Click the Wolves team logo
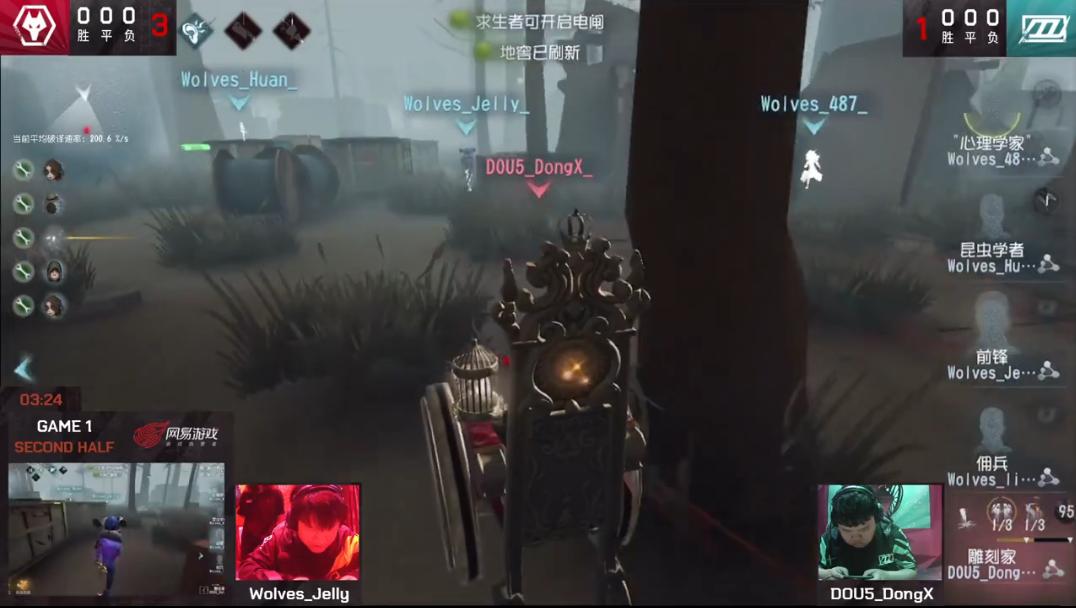Viewport: 1076px width, 608px height. click(x=34, y=26)
